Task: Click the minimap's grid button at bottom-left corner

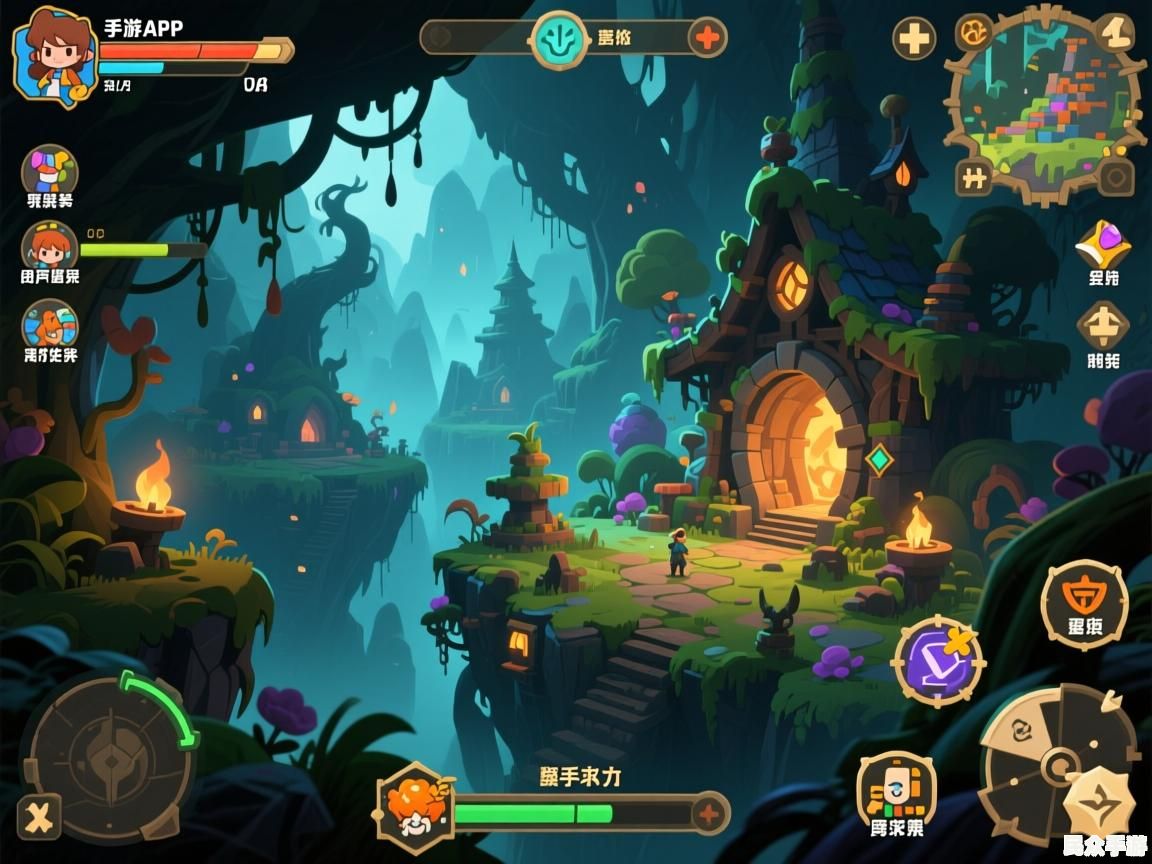Action: click(x=973, y=178)
